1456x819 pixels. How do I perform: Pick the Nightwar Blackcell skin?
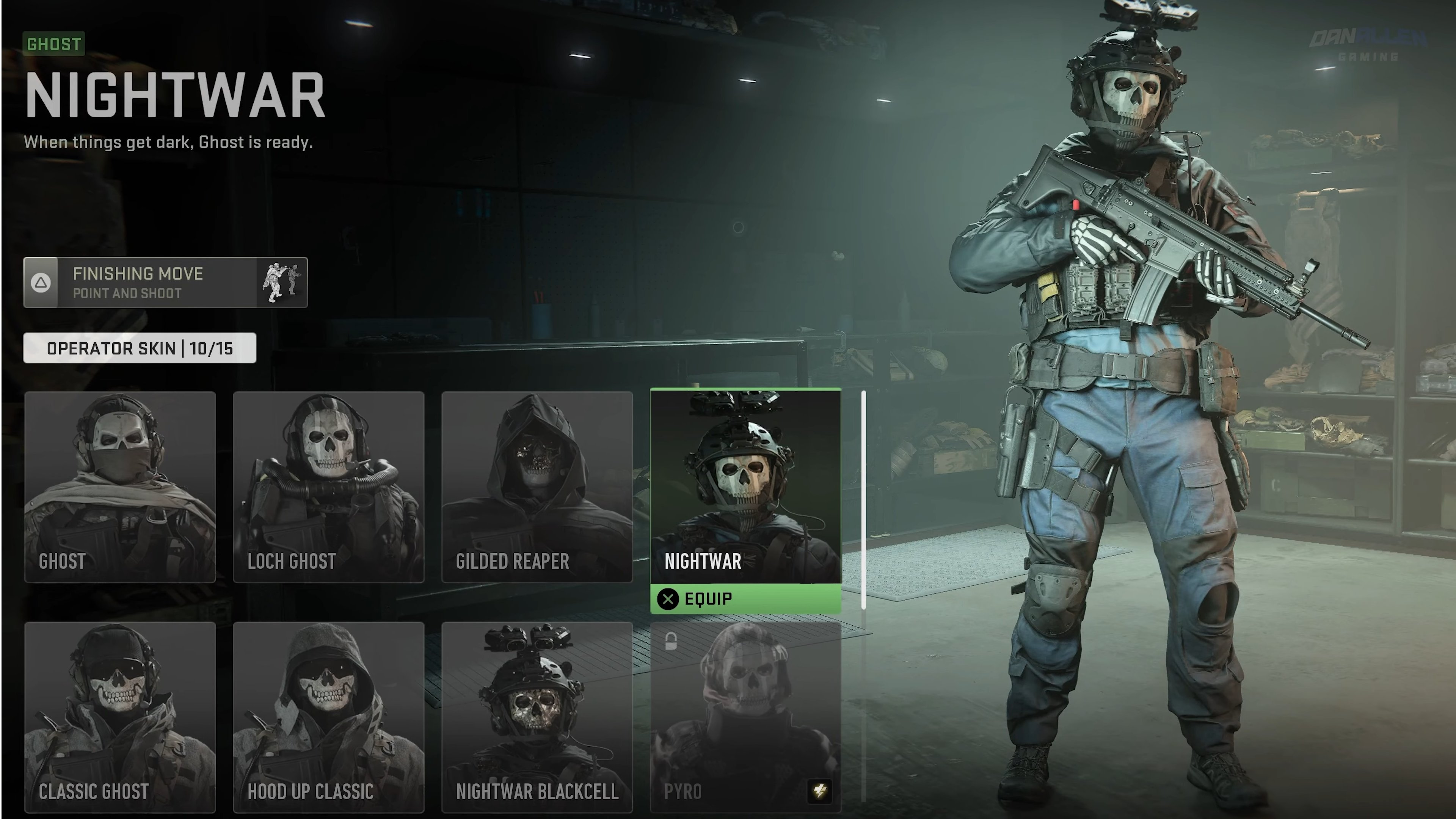[x=537, y=717]
